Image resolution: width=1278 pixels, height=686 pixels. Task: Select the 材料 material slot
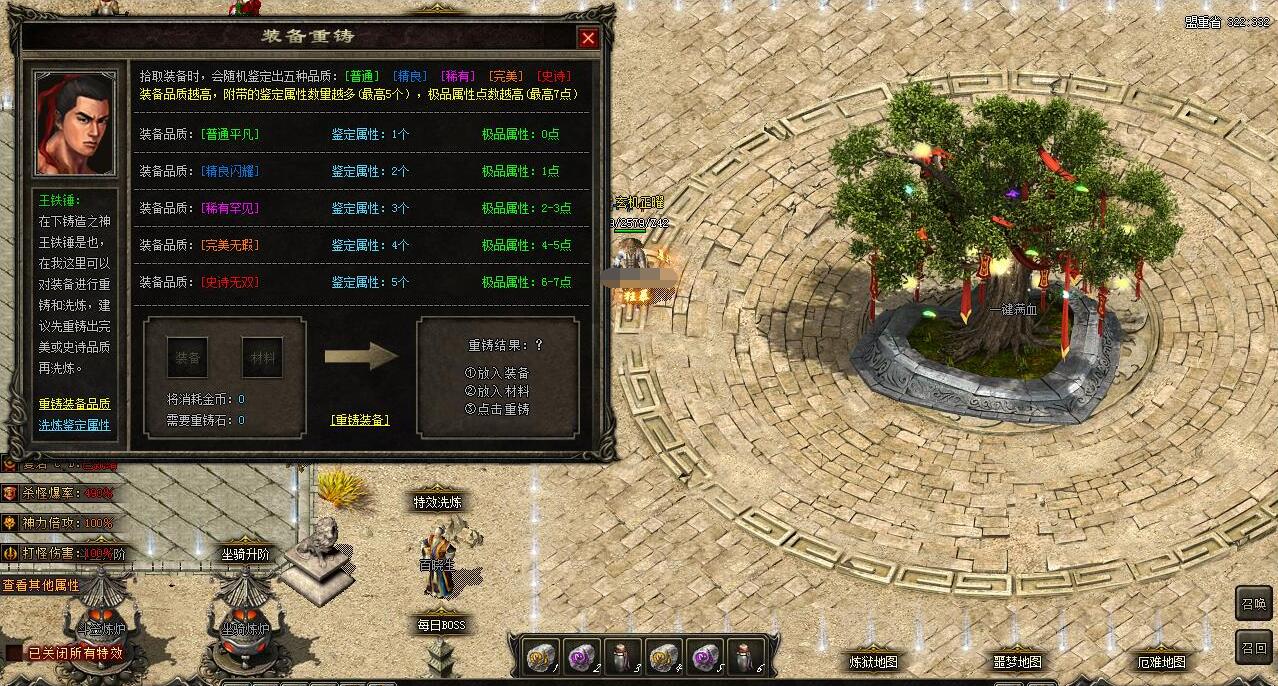[262, 357]
